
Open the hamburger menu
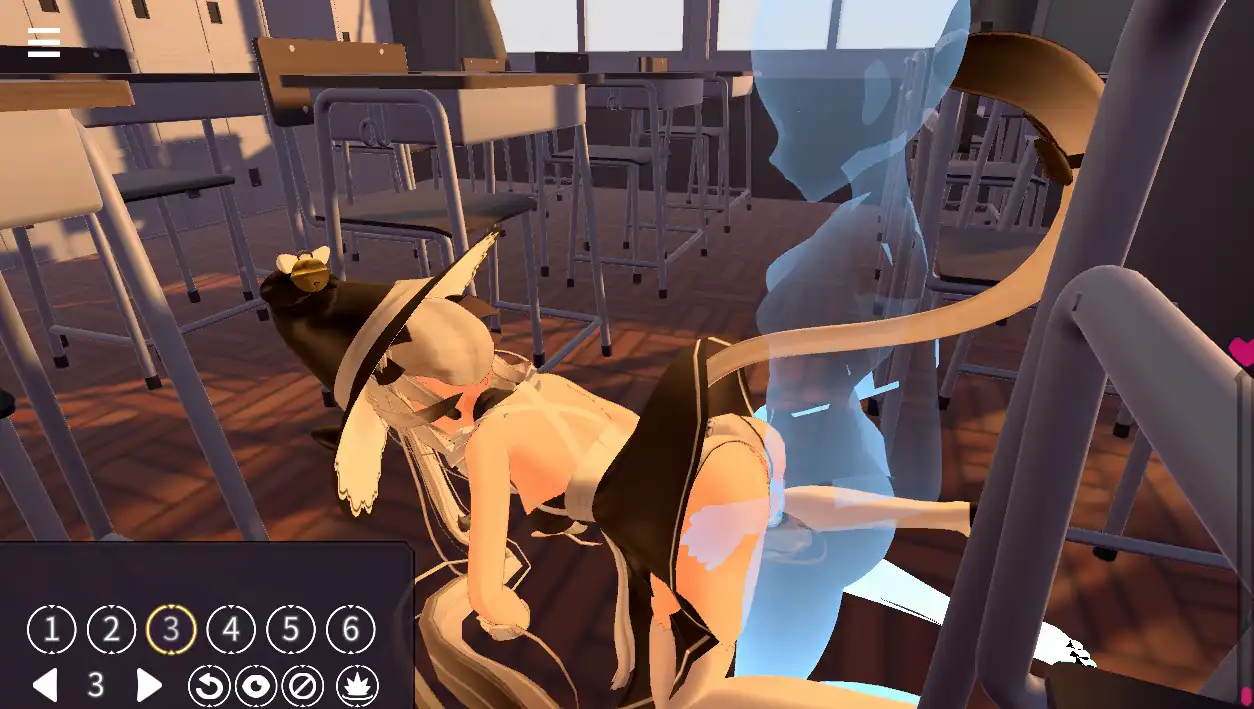[44, 42]
